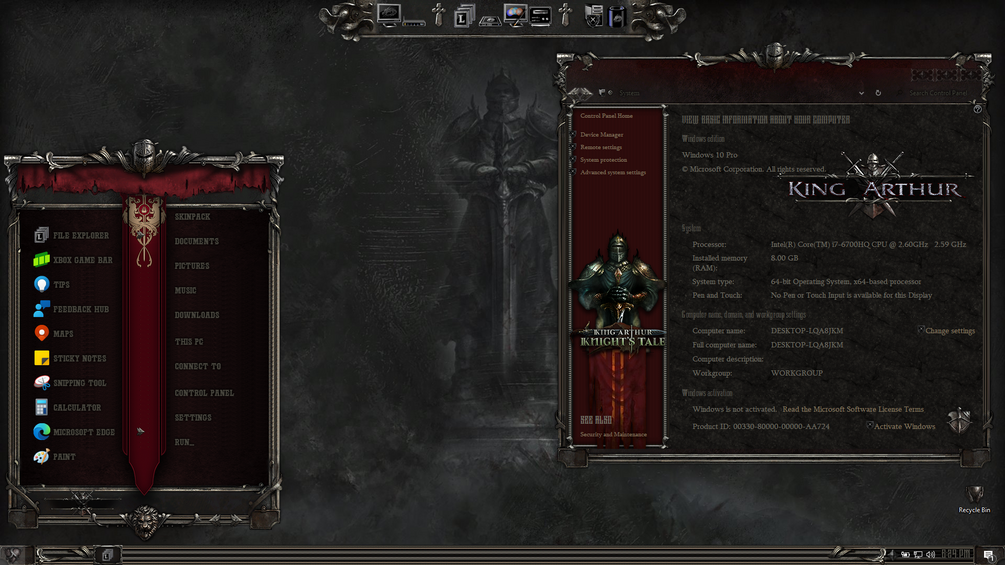This screenshot has height=565, width=1005.
Task: Open File Explorer from the start menu
Action: pos(80,236)
